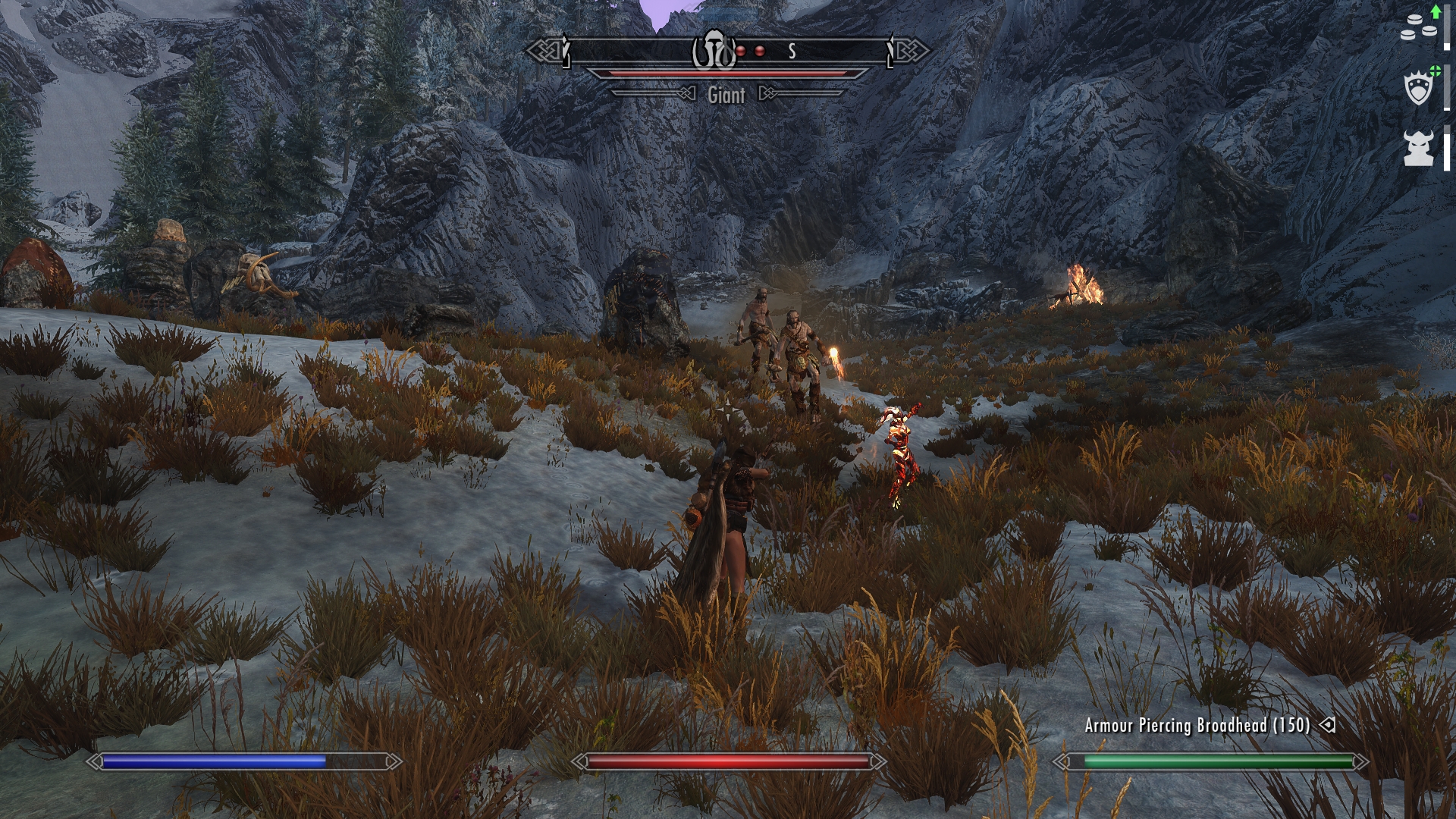Image resolution: width=1456 pixels, height=819 pixels.
Task: Click the horned mask marker on compass
Action: pyautogui.click(x=713, y=51)
